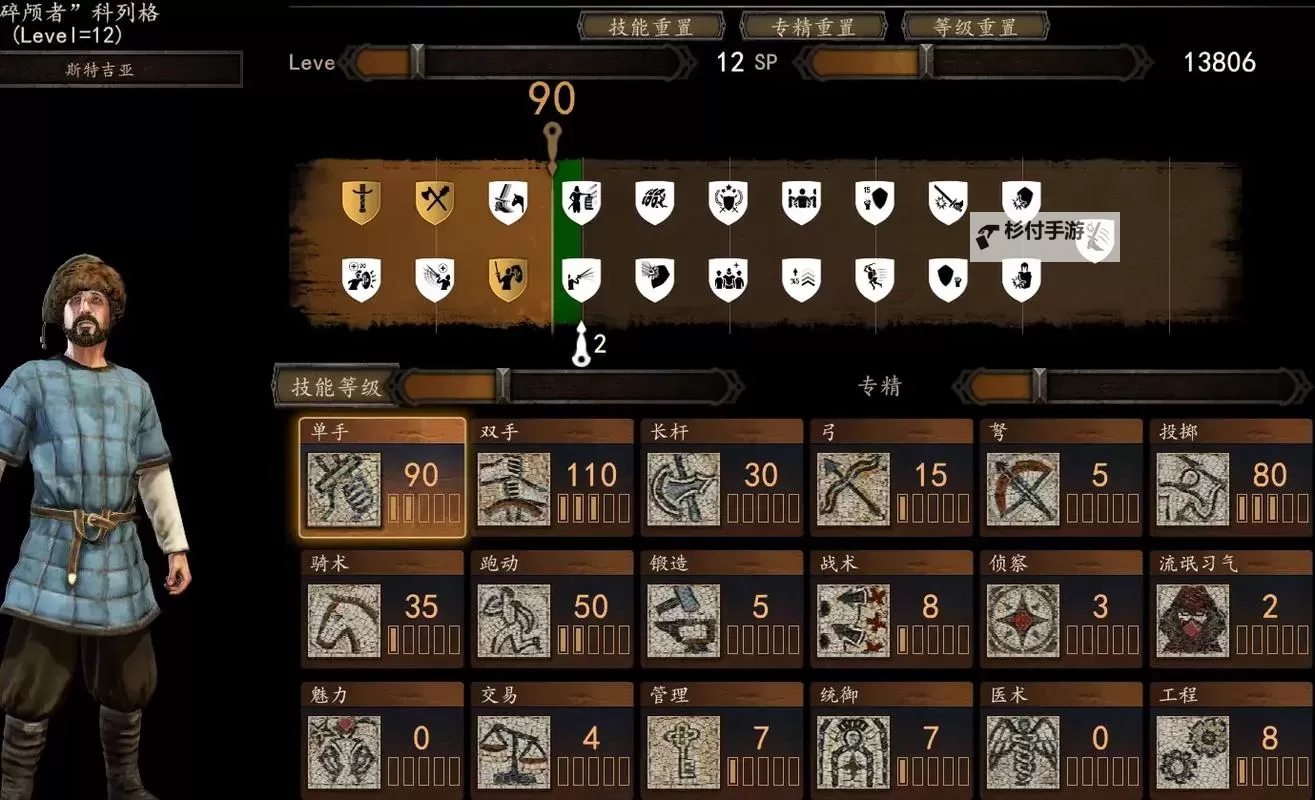Open the 弓 bow skill tile
Viewport: 1315px width, 800px height.
click(892, 479)
